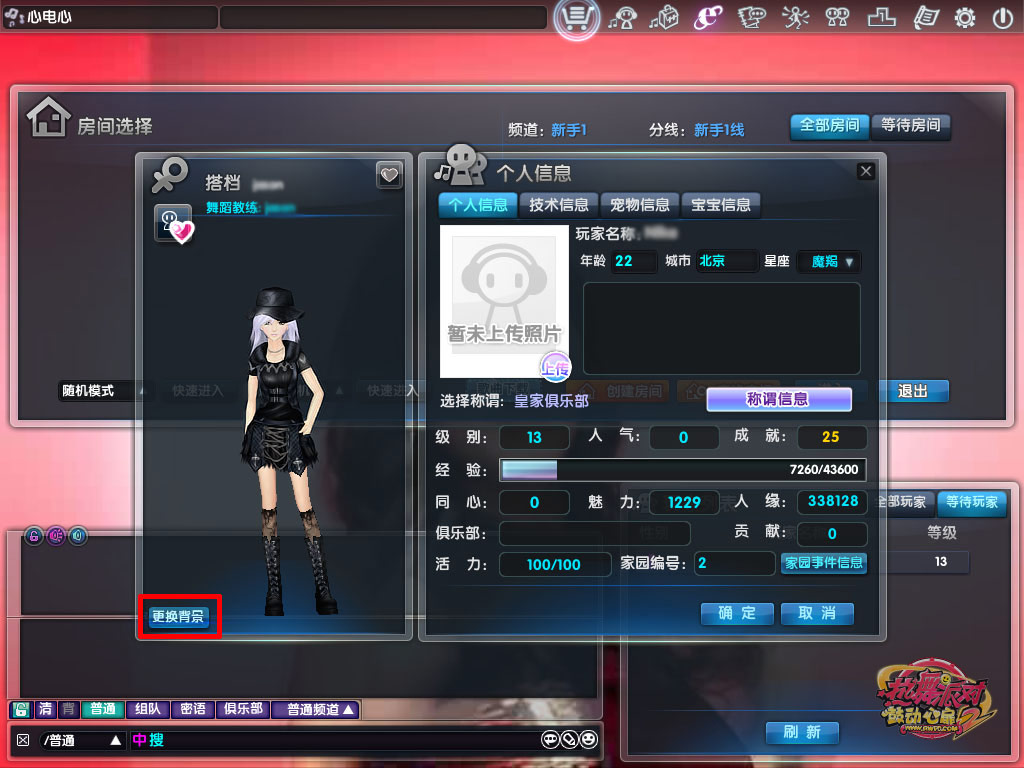The height and width of the screenshot is (768, 1024).
Task: Toggle the heart button on partner panel
Action: [x=389, y=175]
